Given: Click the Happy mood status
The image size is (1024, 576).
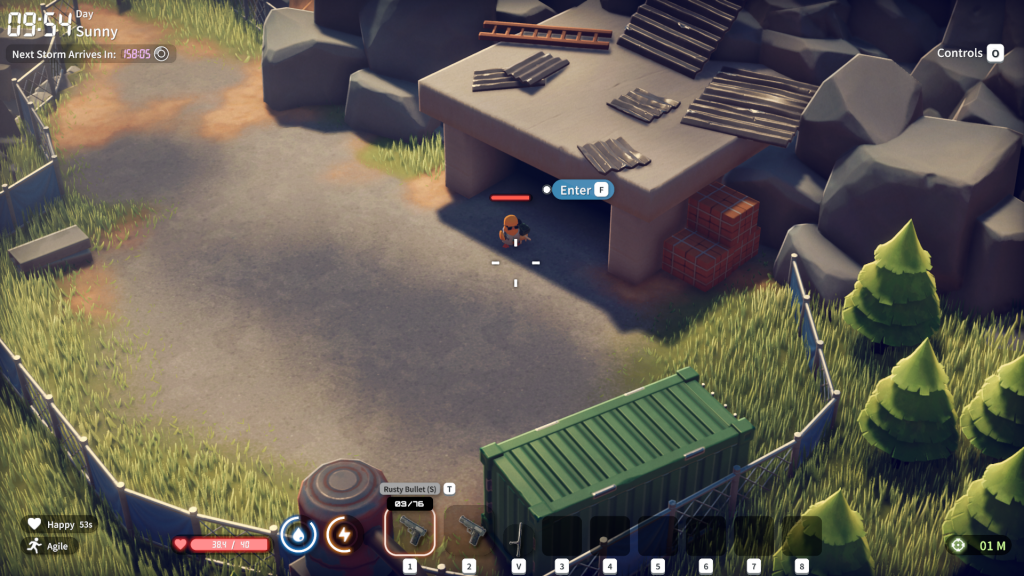Looking at the screenshot, I should click(60, 524).
